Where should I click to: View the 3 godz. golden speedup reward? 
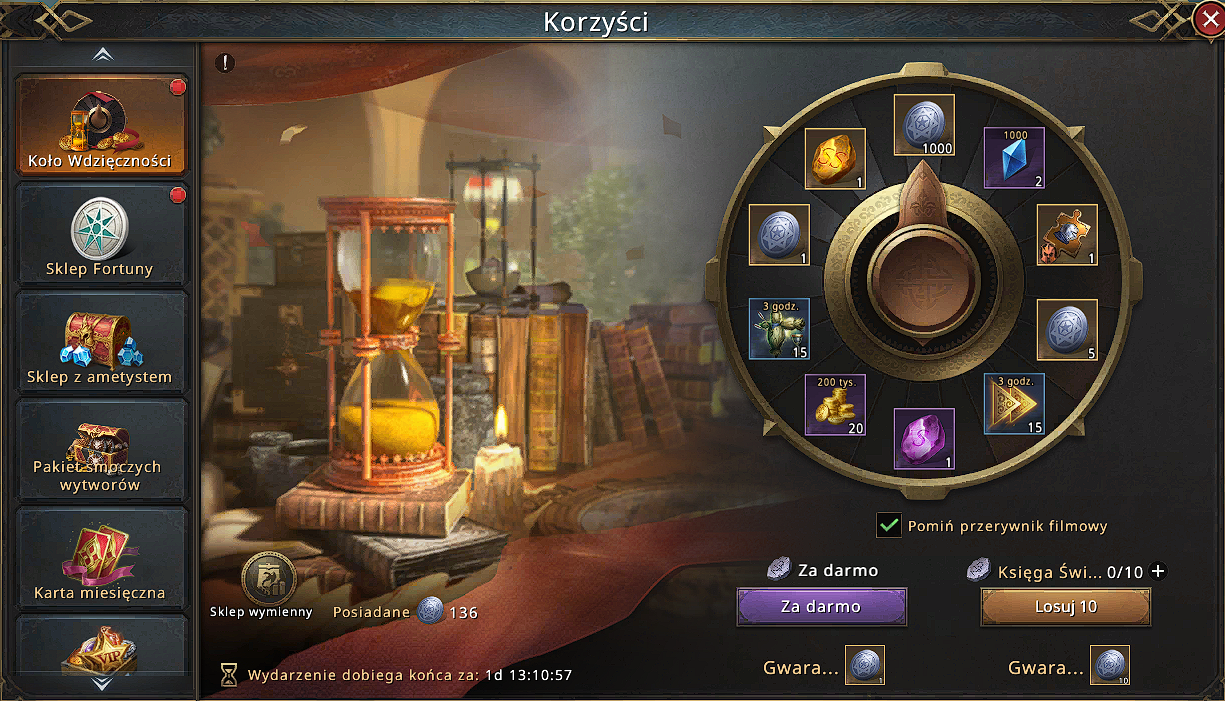tap(1014, 404)
